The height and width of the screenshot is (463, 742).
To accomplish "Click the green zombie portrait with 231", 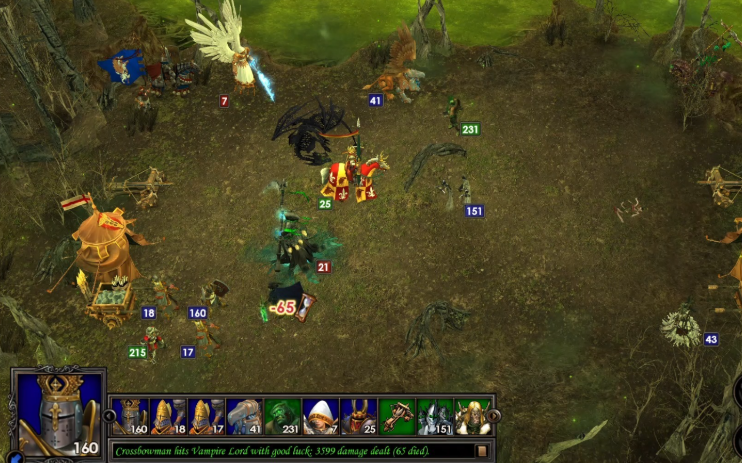I will pyautogui.click(x=282, y=416).
